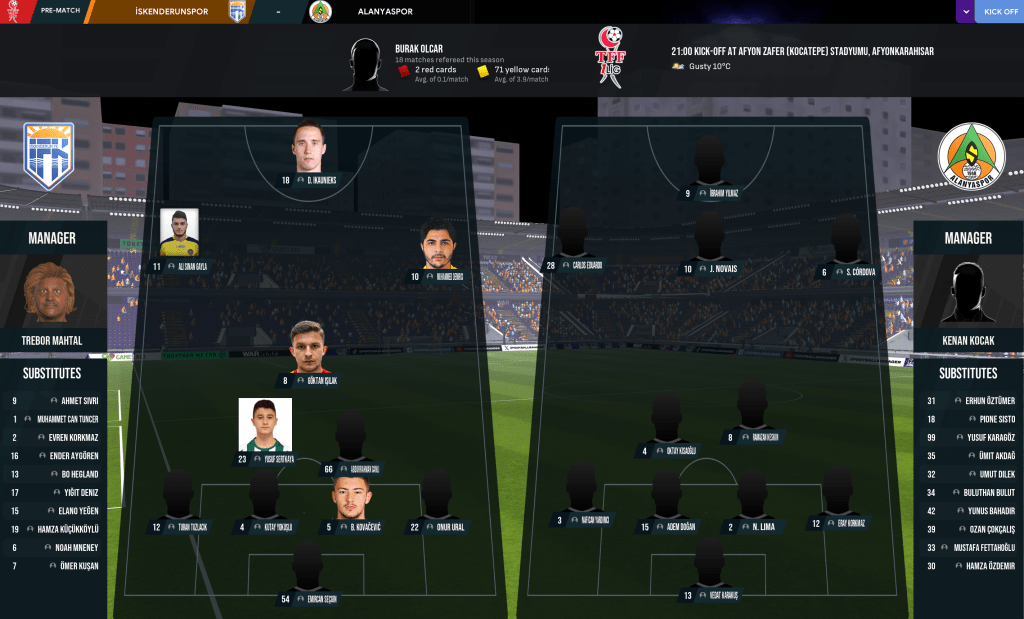Start the match with the Kick Off button
Viewport: 1024px width, 619px height.
(x=1000, y=12)
